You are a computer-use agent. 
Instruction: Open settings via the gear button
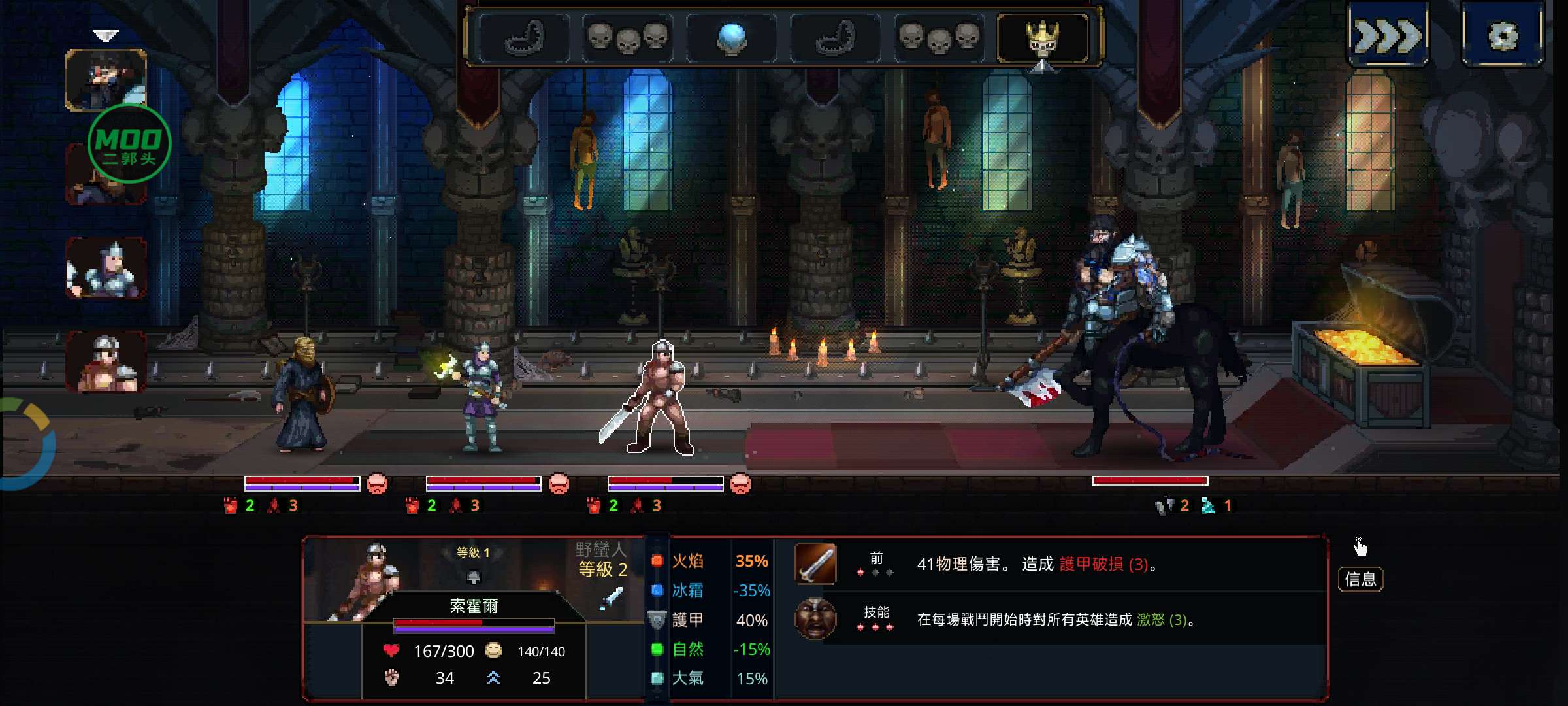(1503, 35)
